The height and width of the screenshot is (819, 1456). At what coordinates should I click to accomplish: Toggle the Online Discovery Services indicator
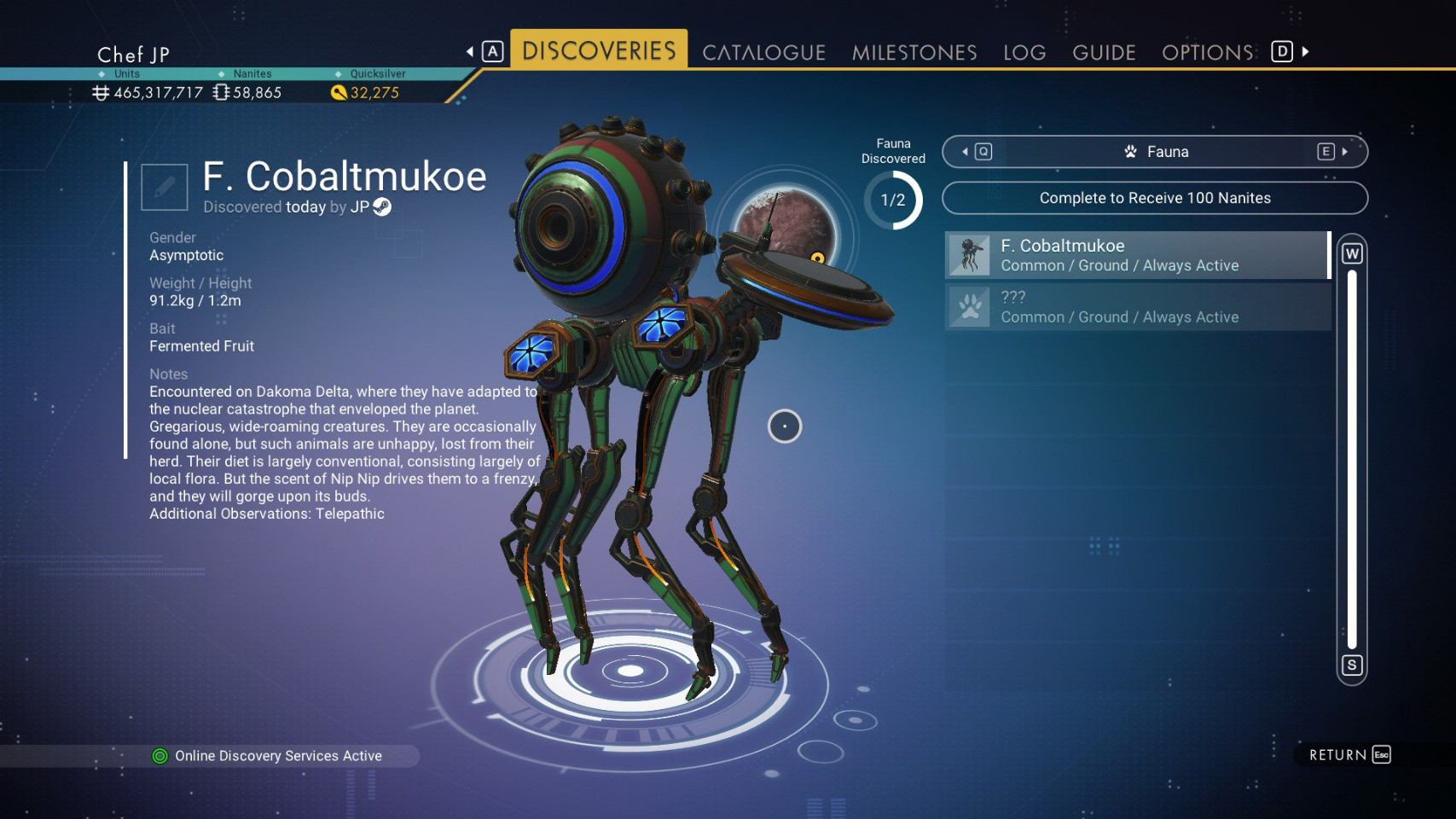tap(161, 755)
